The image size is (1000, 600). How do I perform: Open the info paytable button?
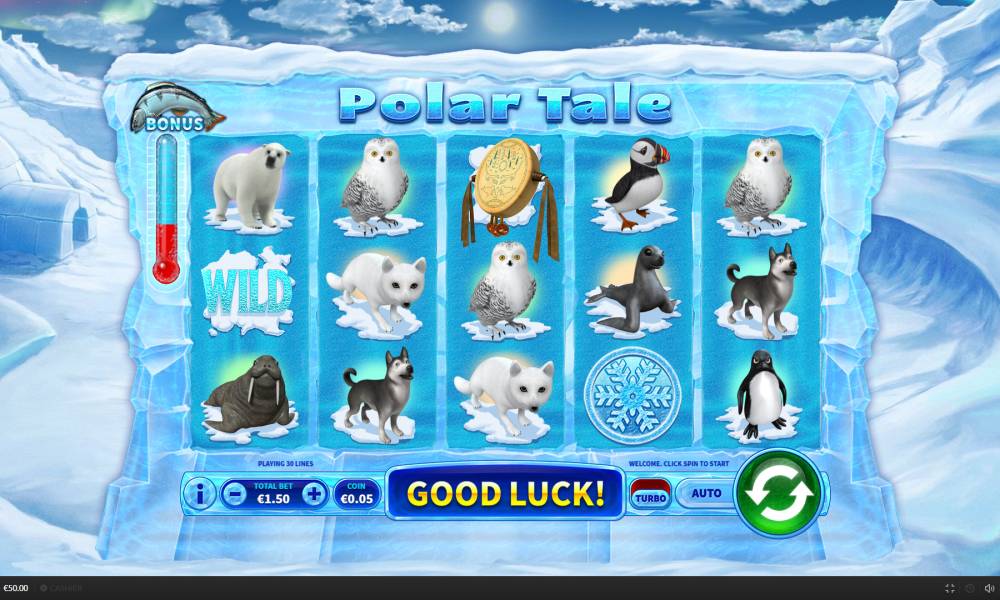coord(199,493)
